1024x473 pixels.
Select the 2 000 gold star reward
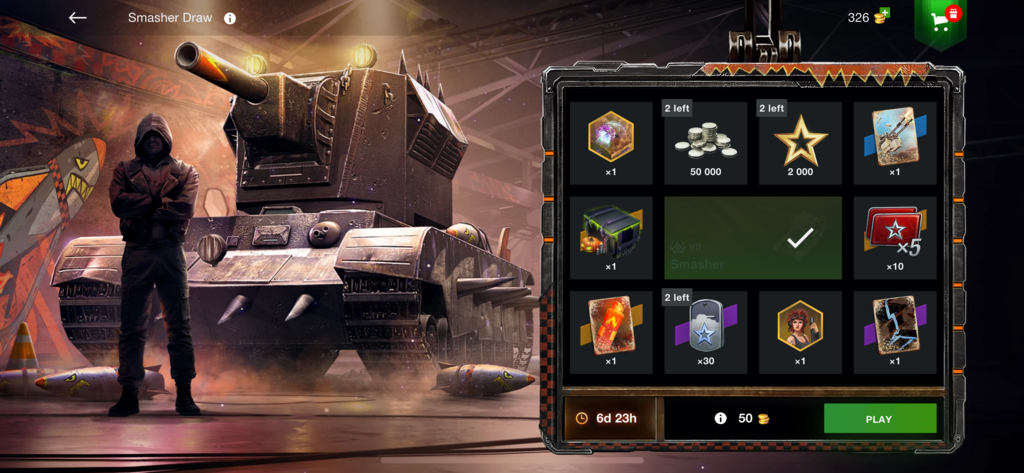coord(799,143)
